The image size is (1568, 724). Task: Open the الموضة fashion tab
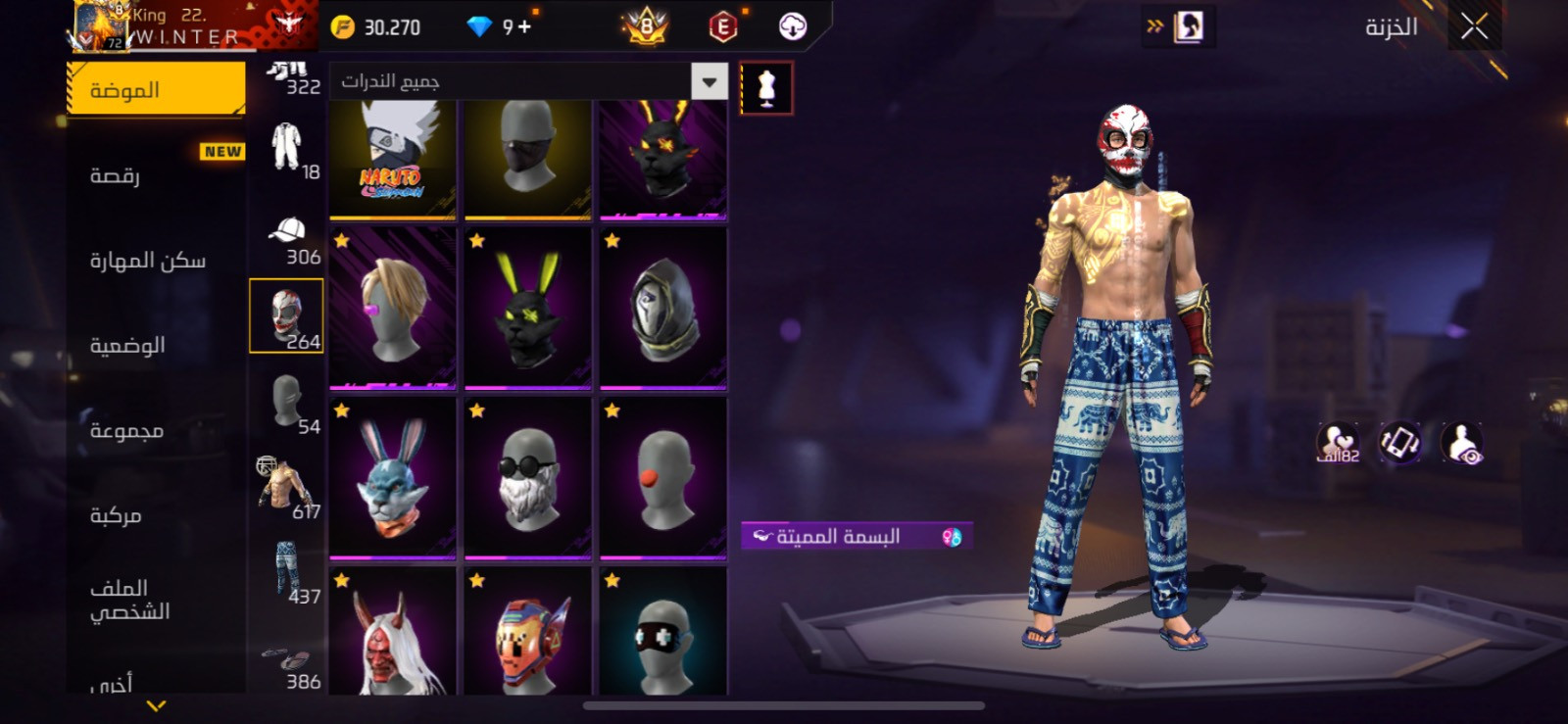coord(156,90)
